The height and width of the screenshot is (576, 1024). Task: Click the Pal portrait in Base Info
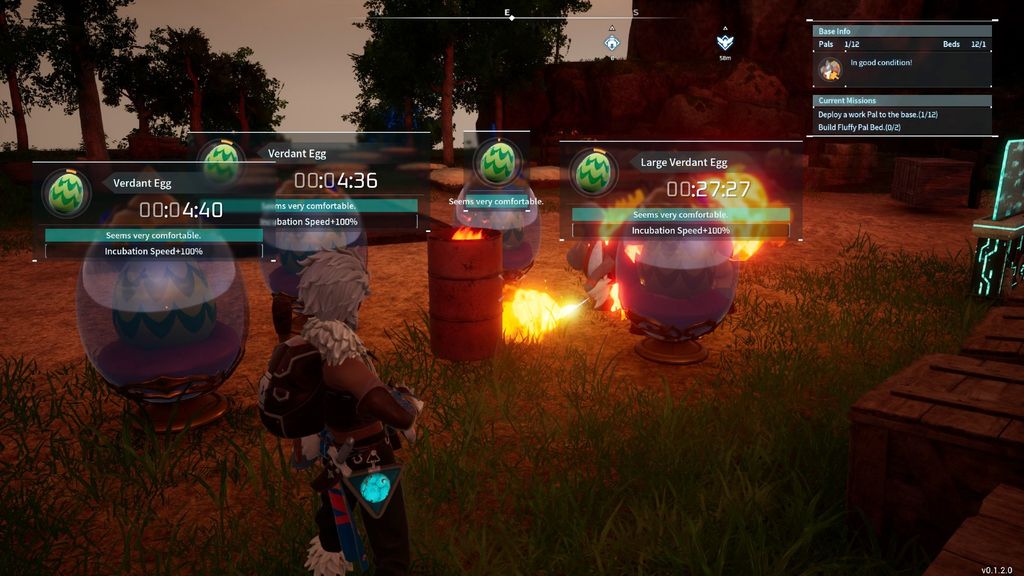point(830,69)
